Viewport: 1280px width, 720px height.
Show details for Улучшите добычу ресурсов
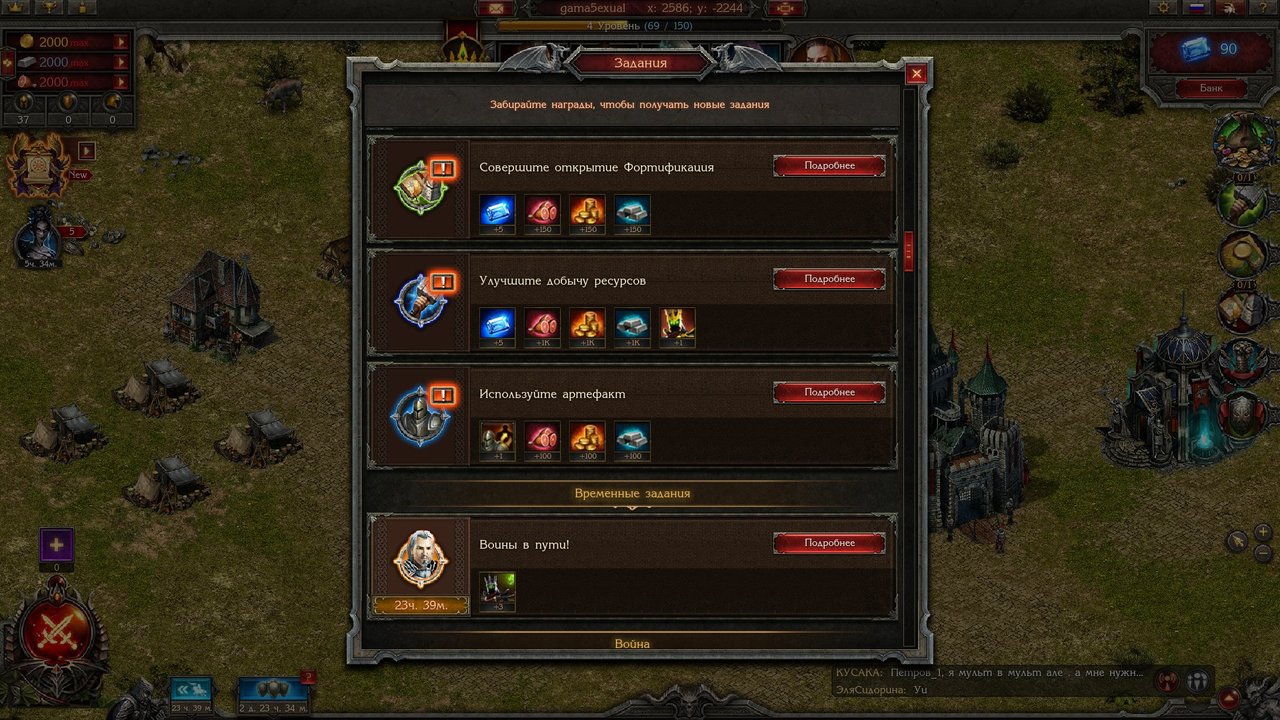pyautogui.click(x=829, y=279)
